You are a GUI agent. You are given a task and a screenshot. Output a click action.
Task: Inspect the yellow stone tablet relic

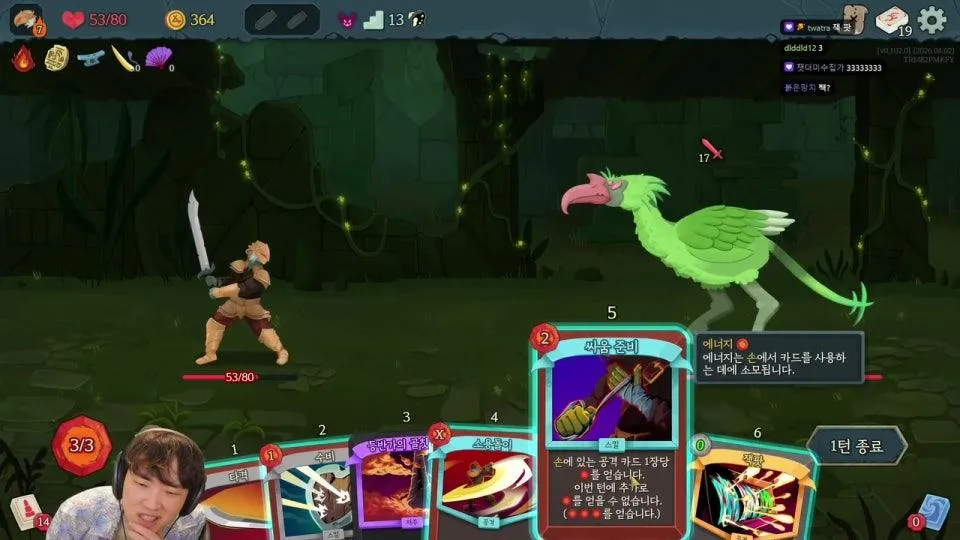pyautogui.click(x=57, y=58)
